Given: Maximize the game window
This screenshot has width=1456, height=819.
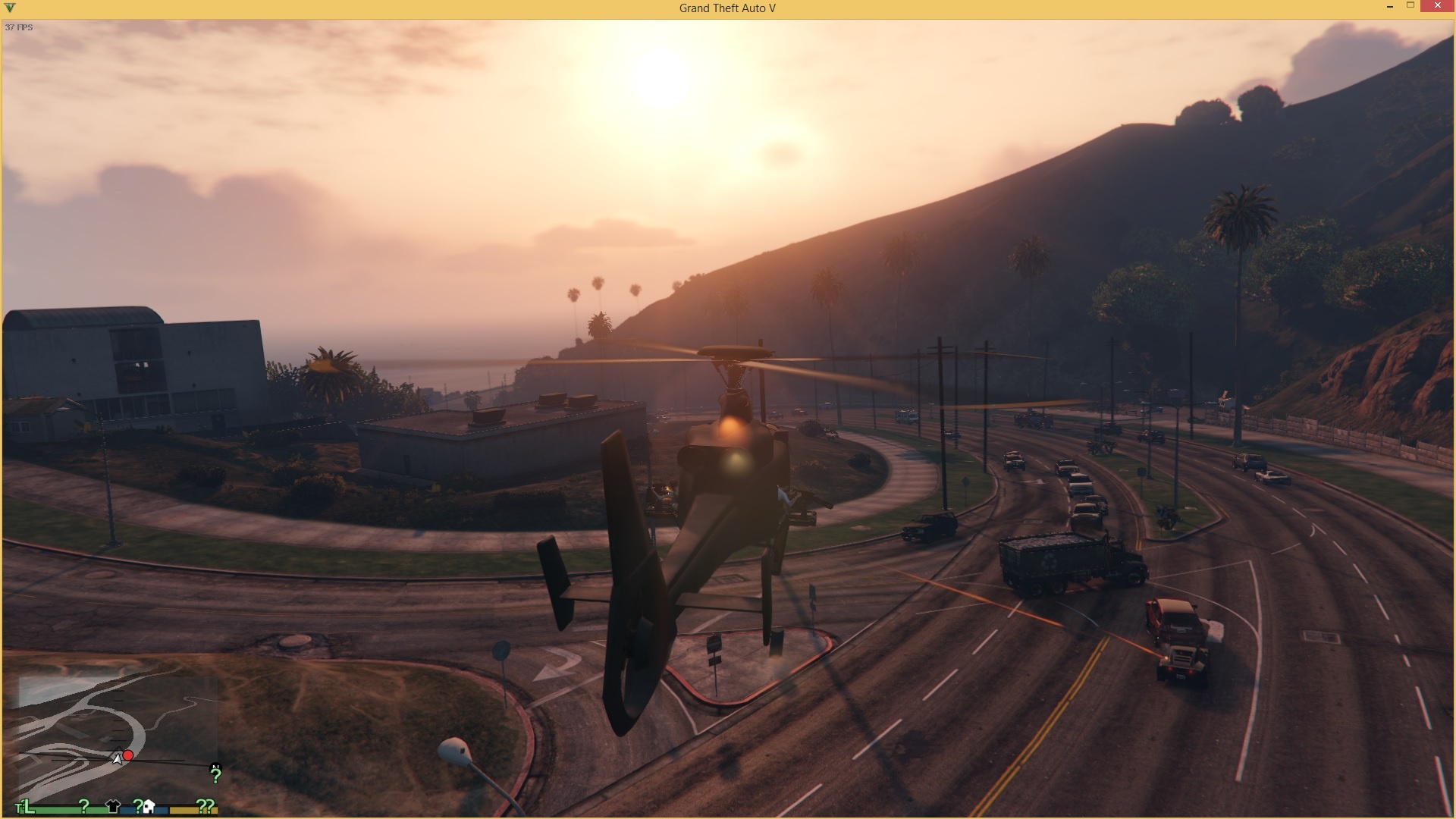Looking at the screenshot, I should pos(1410,7).
